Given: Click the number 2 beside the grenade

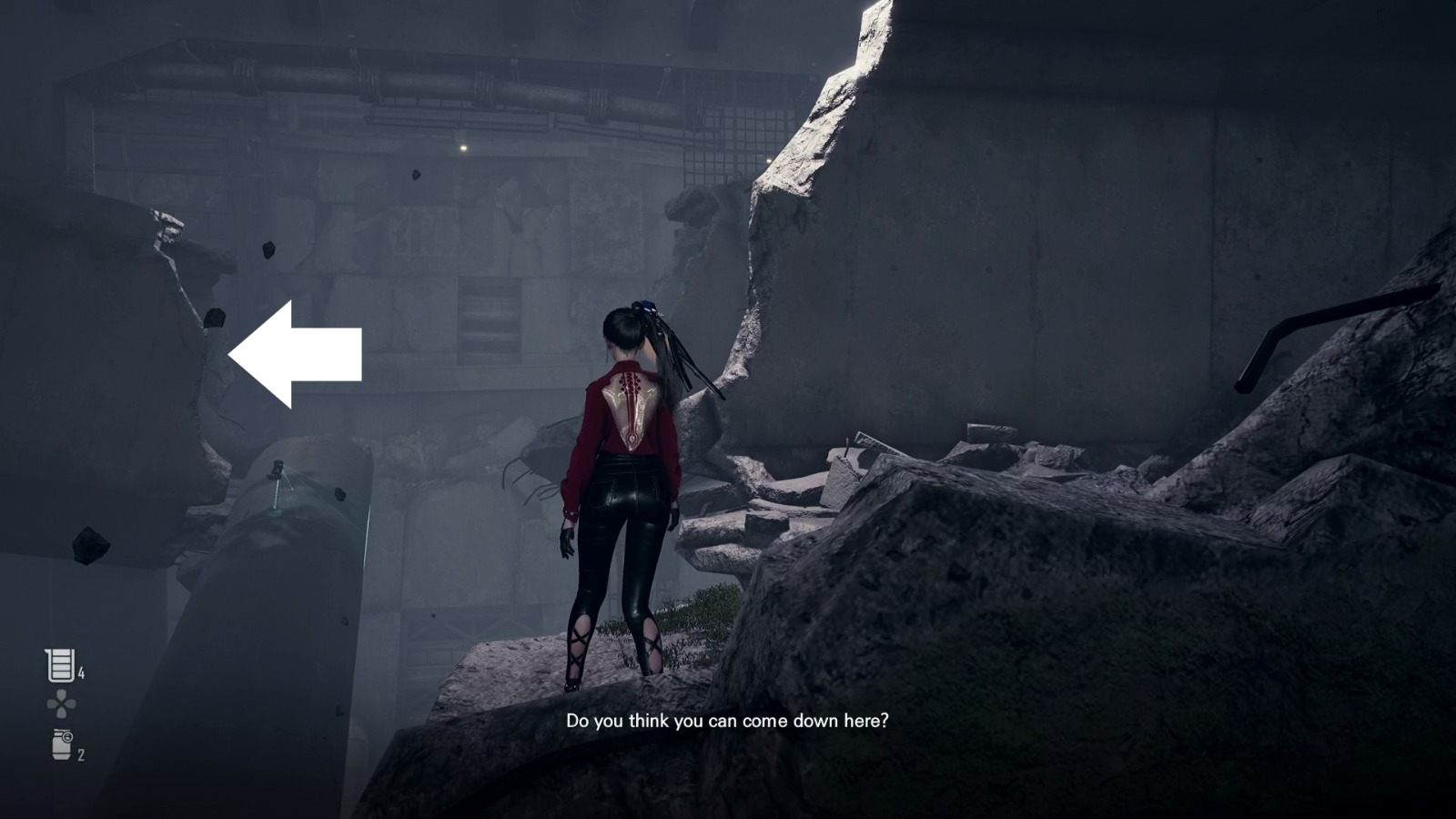Looking at the screenshot, I should [x=81, y=753].
